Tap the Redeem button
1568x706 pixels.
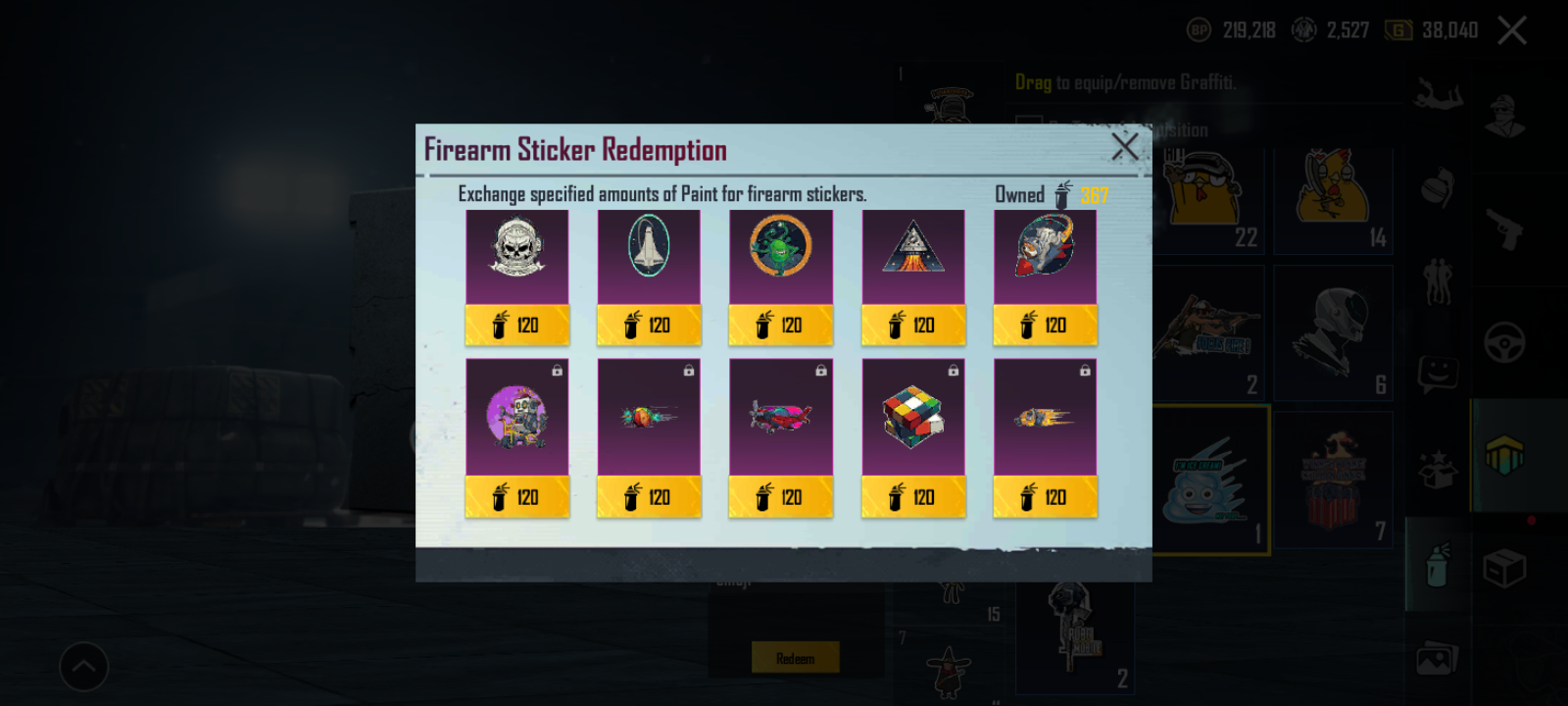(796, 657)
